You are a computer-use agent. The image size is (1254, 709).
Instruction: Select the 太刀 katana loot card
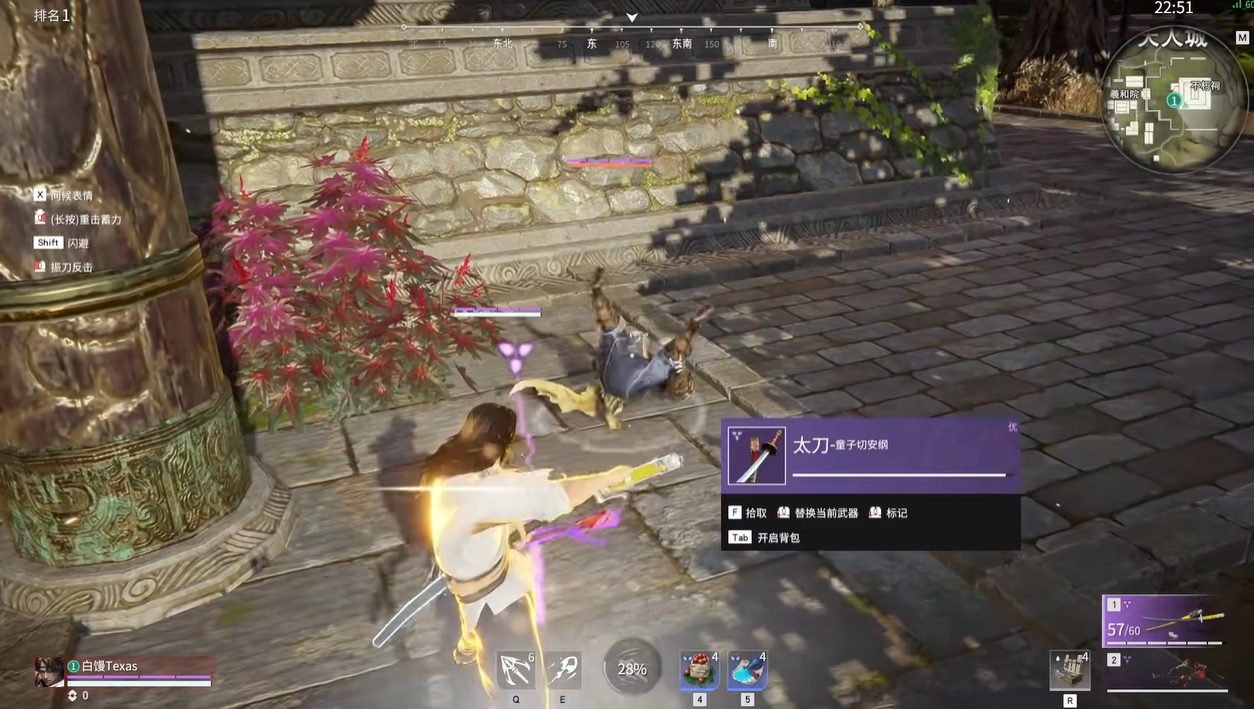(870, 456)
